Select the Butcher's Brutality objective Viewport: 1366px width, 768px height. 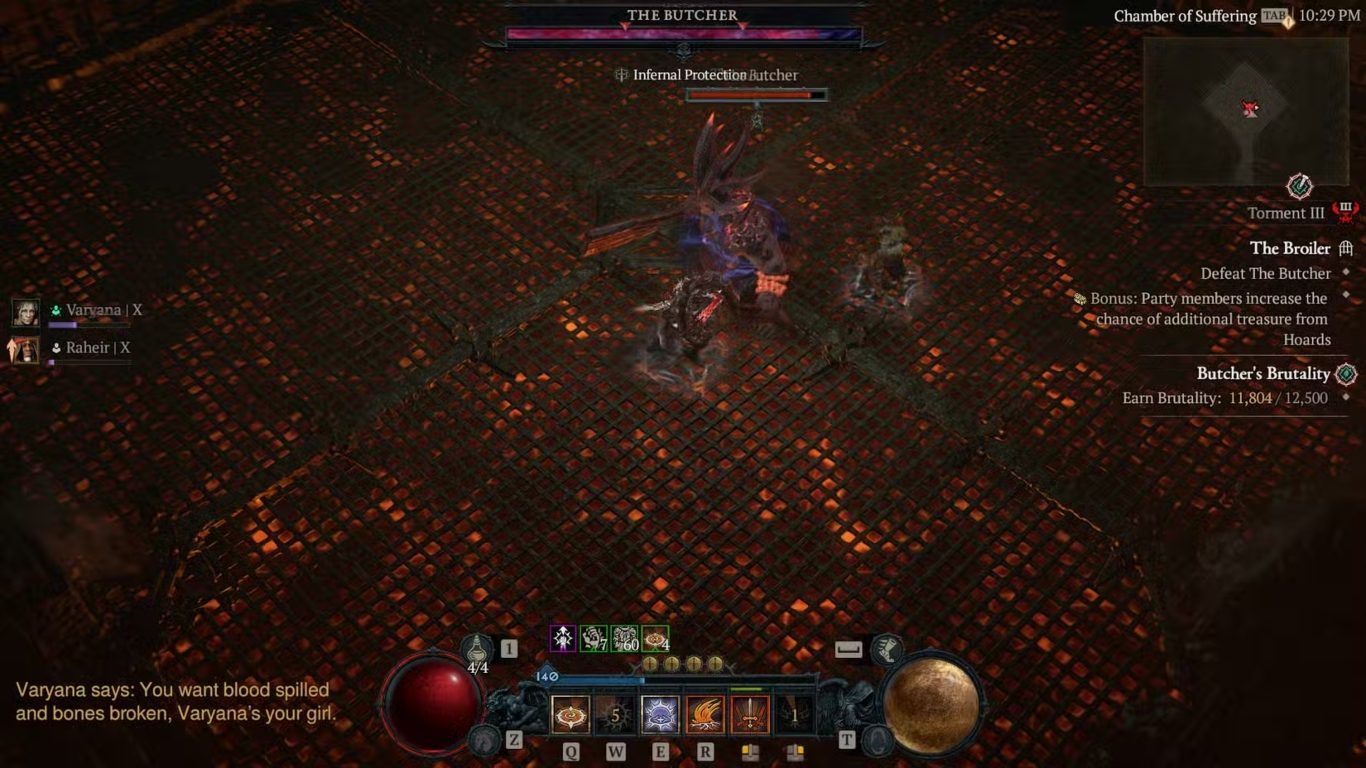[x=1263, y=374]
